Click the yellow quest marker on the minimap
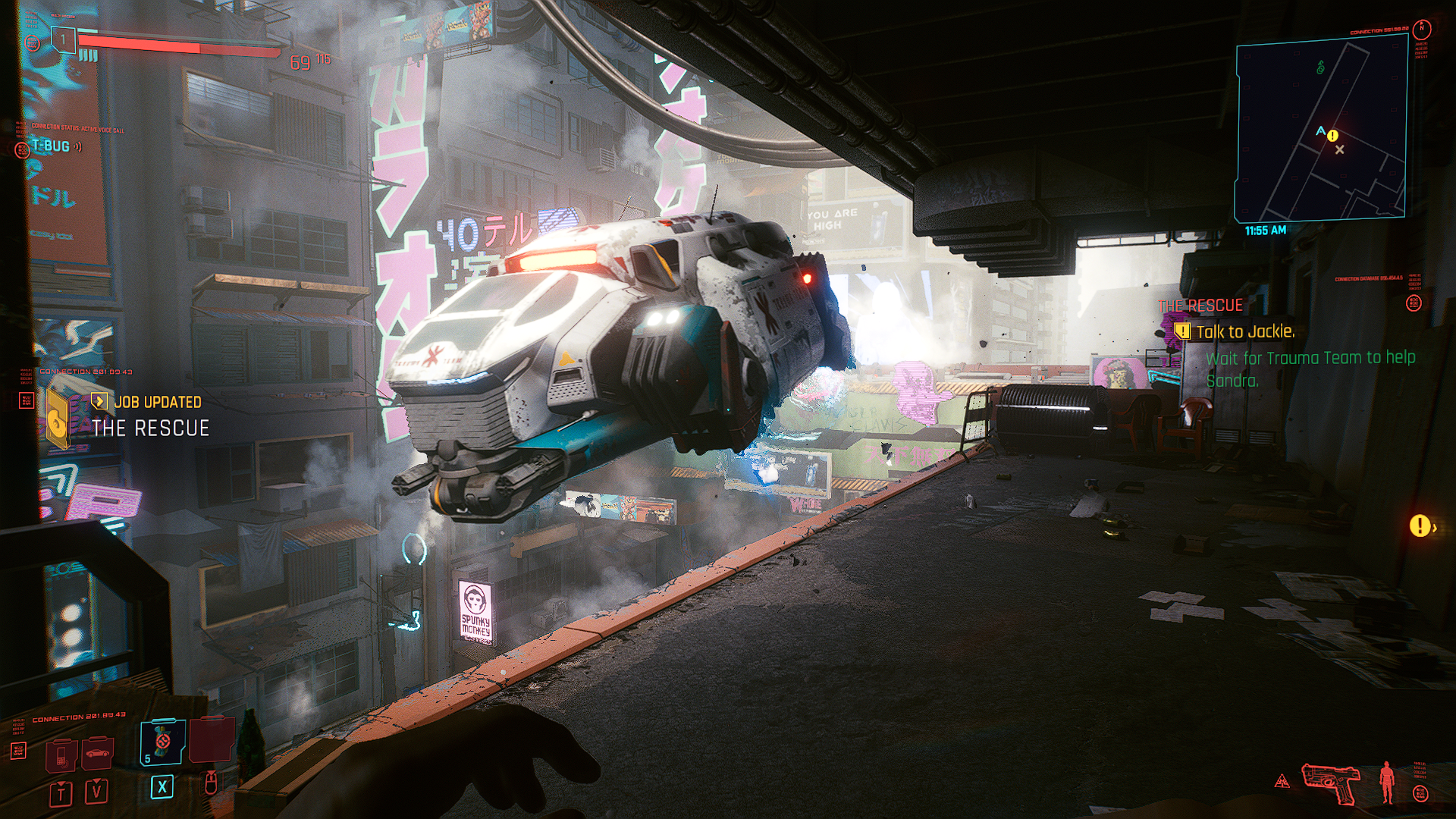Screen dimensions: 1456x819 (x=1333, y=136)
